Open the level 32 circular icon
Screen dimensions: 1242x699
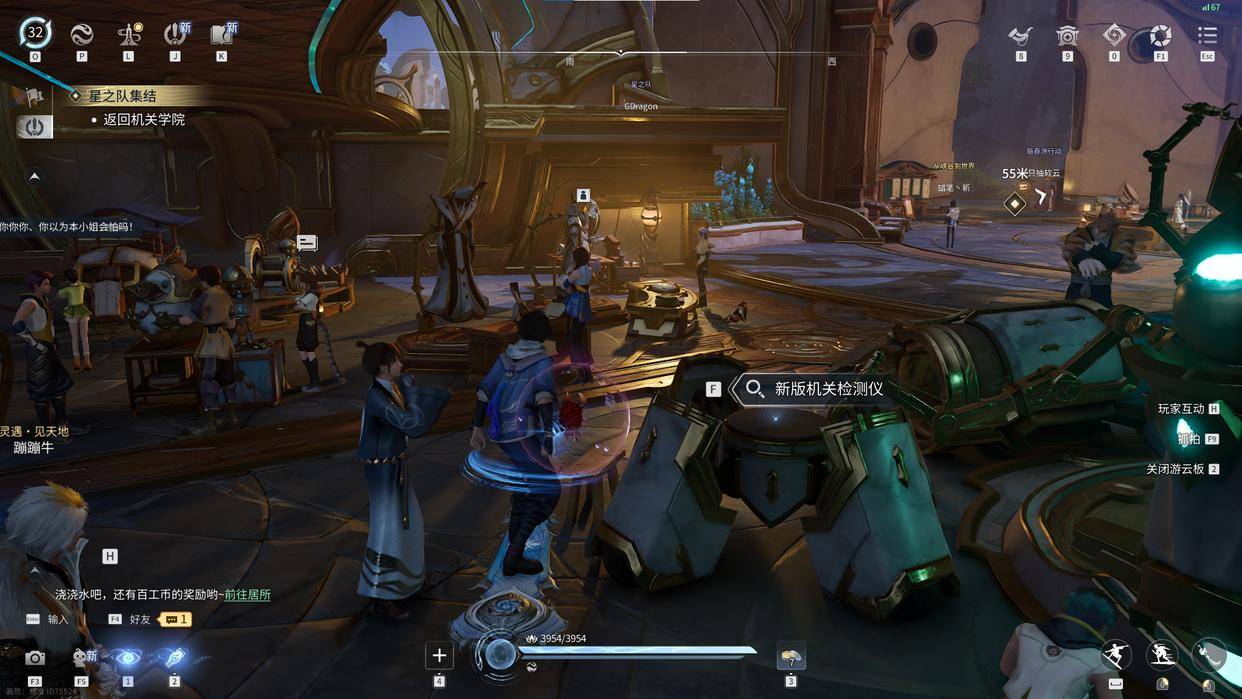tap(35, 33)
